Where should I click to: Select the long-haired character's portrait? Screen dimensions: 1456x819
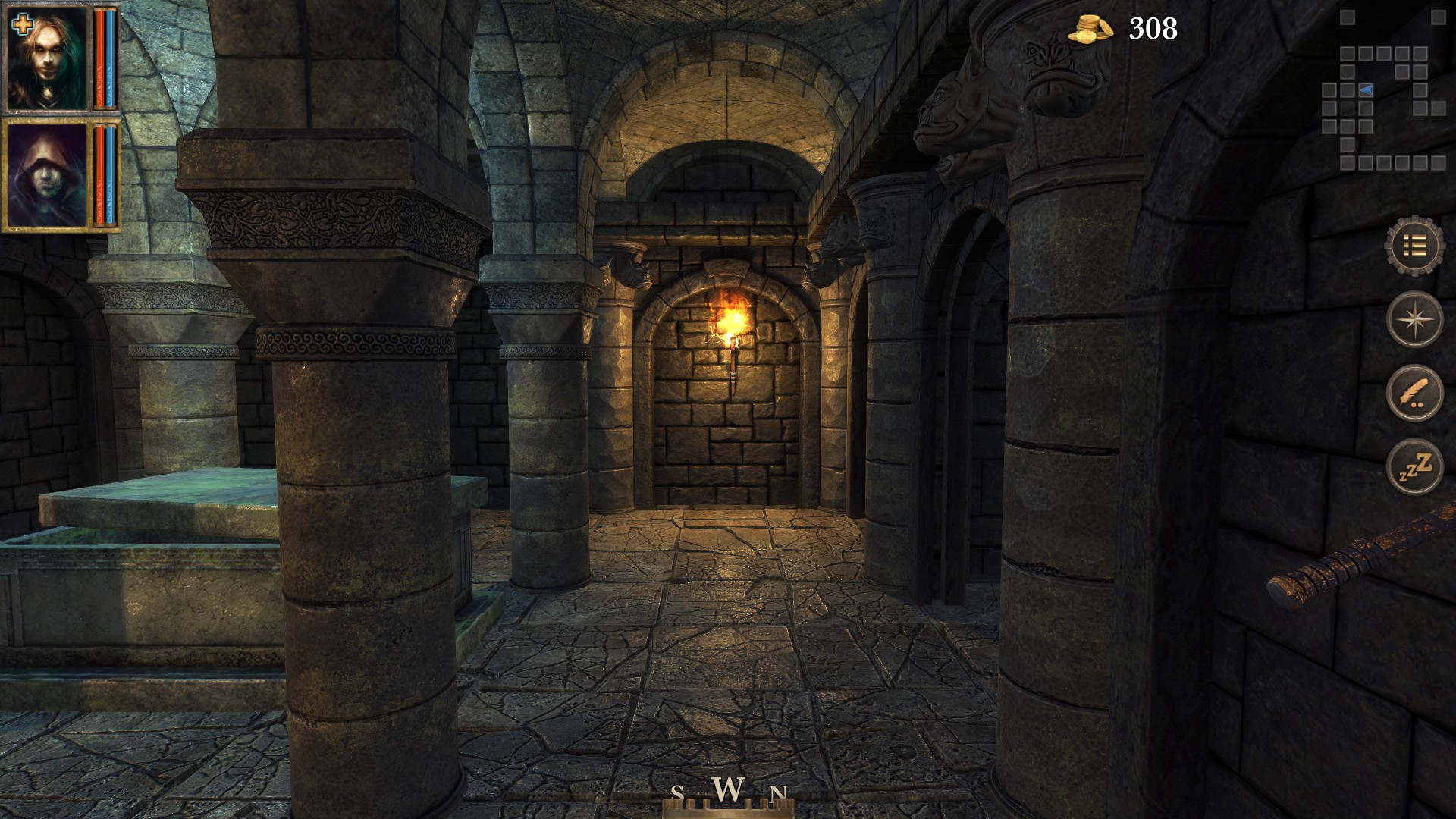(x=47, y=57)
